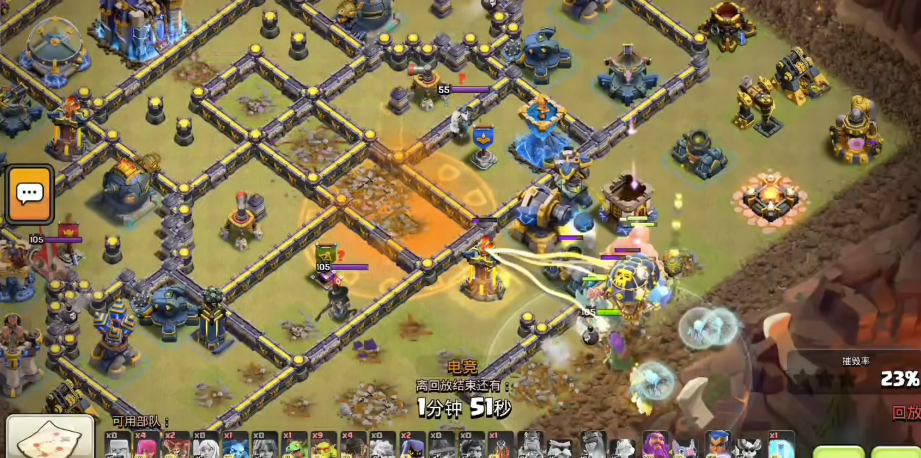
Task: Select the blue-haired hero portrait
Action: [x=718, y=446]
